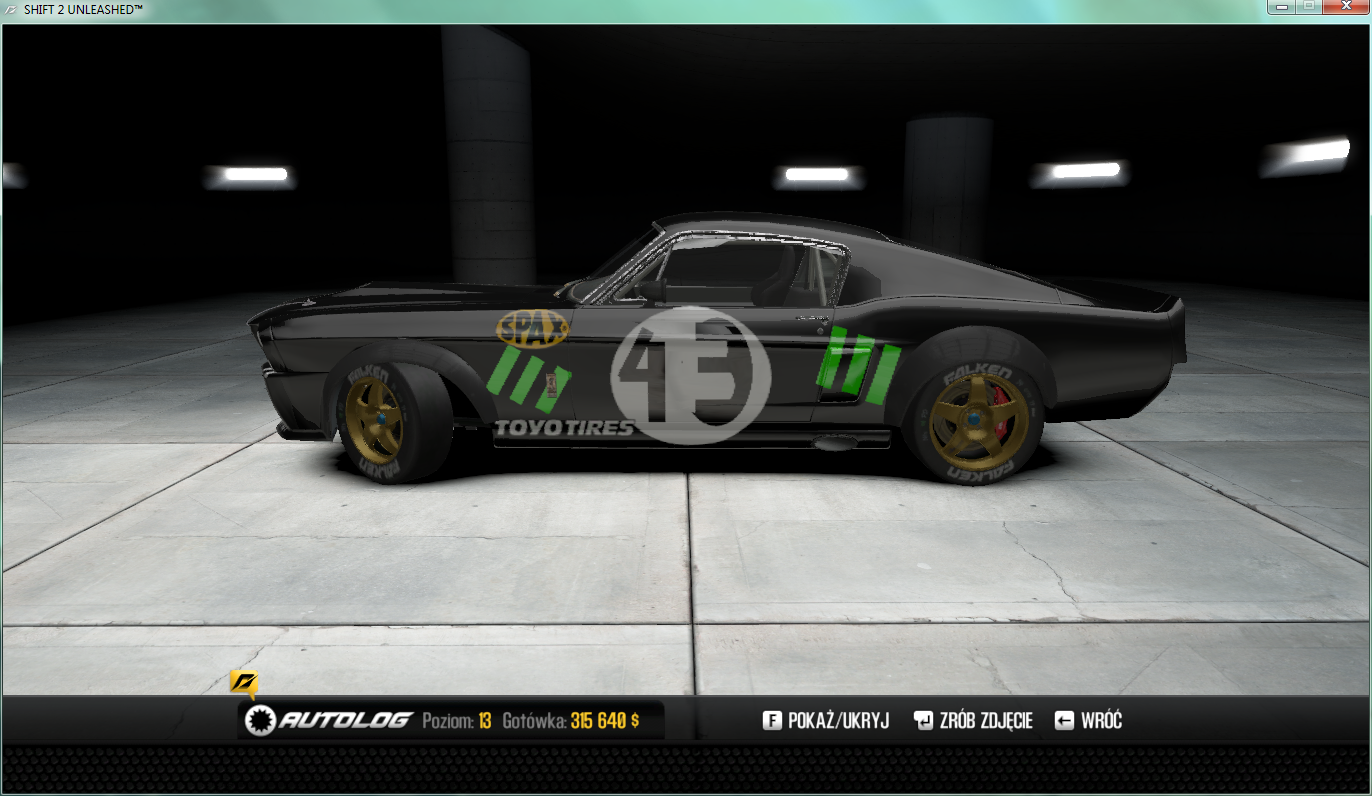
Task: Minimize the game window
Action: 1282,7
